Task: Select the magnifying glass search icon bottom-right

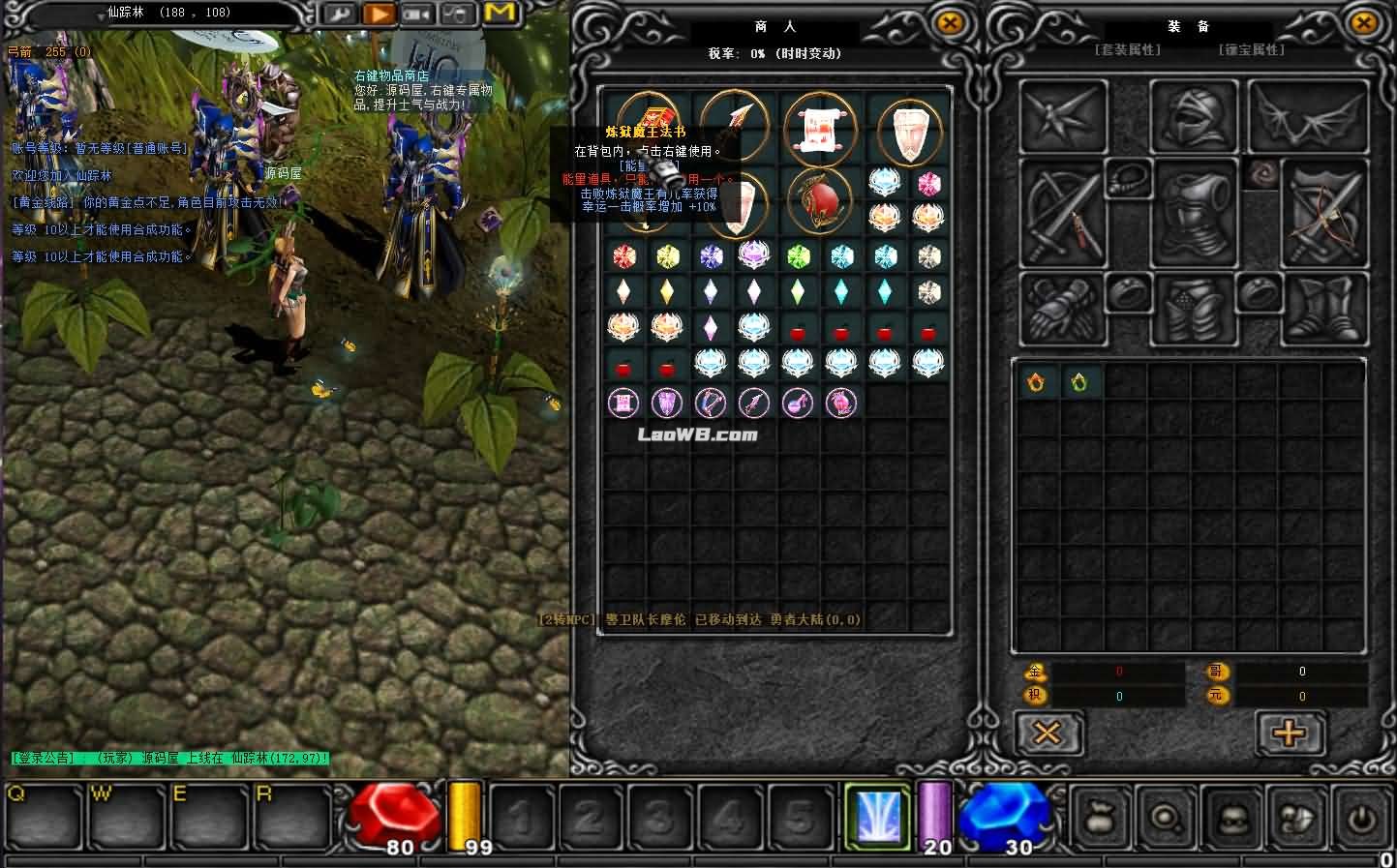Action: tap(1165, 818)
